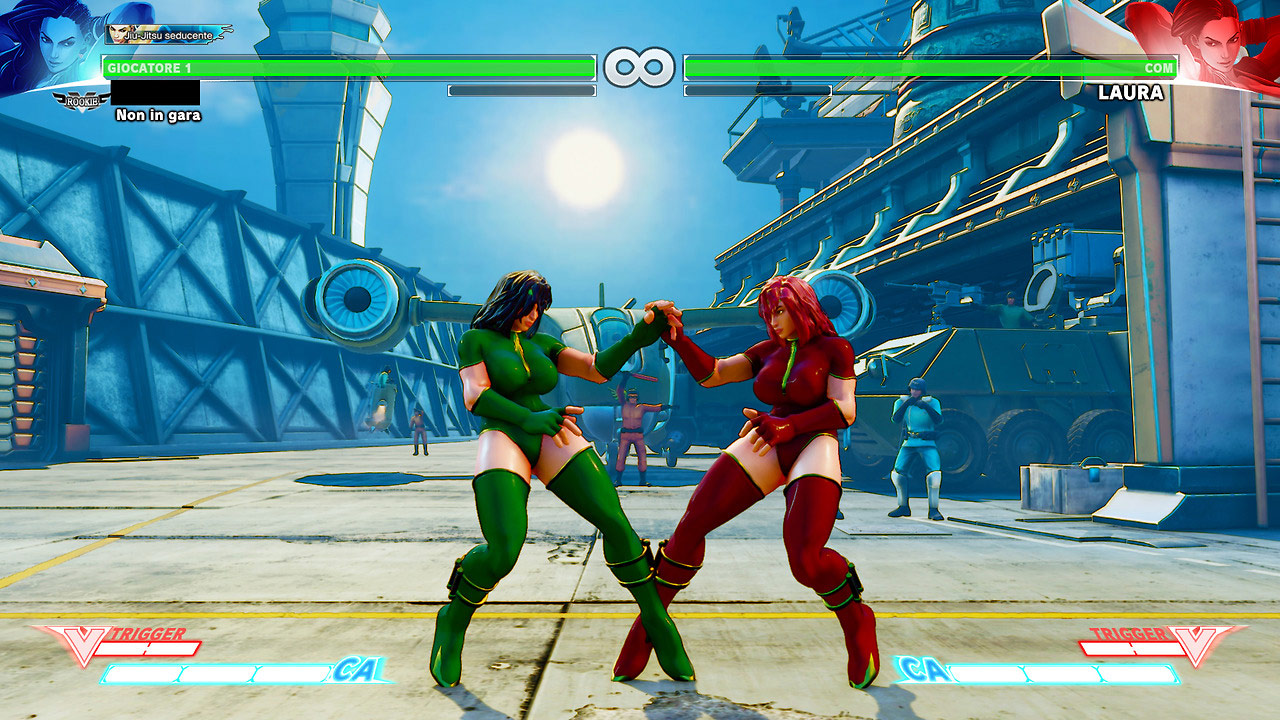Click the Jiu-Jitsu seducente title plate
Image resolution: width=1280 pixels, height=720 pixels.
(166, 36)
